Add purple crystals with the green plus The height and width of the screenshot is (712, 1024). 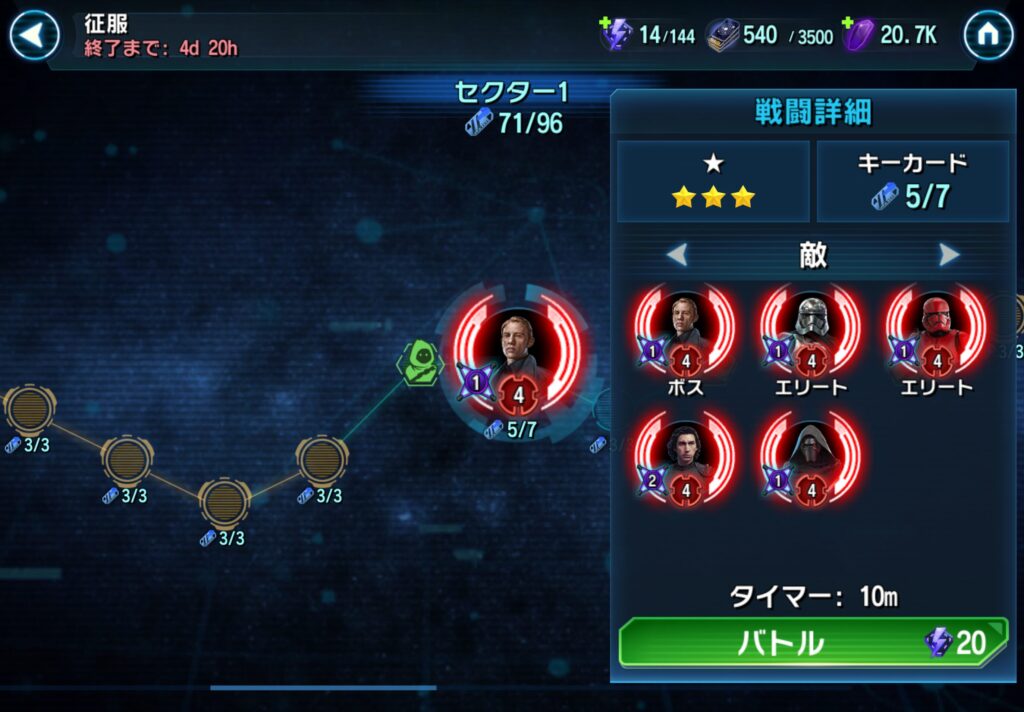click(x=849, y=24)
